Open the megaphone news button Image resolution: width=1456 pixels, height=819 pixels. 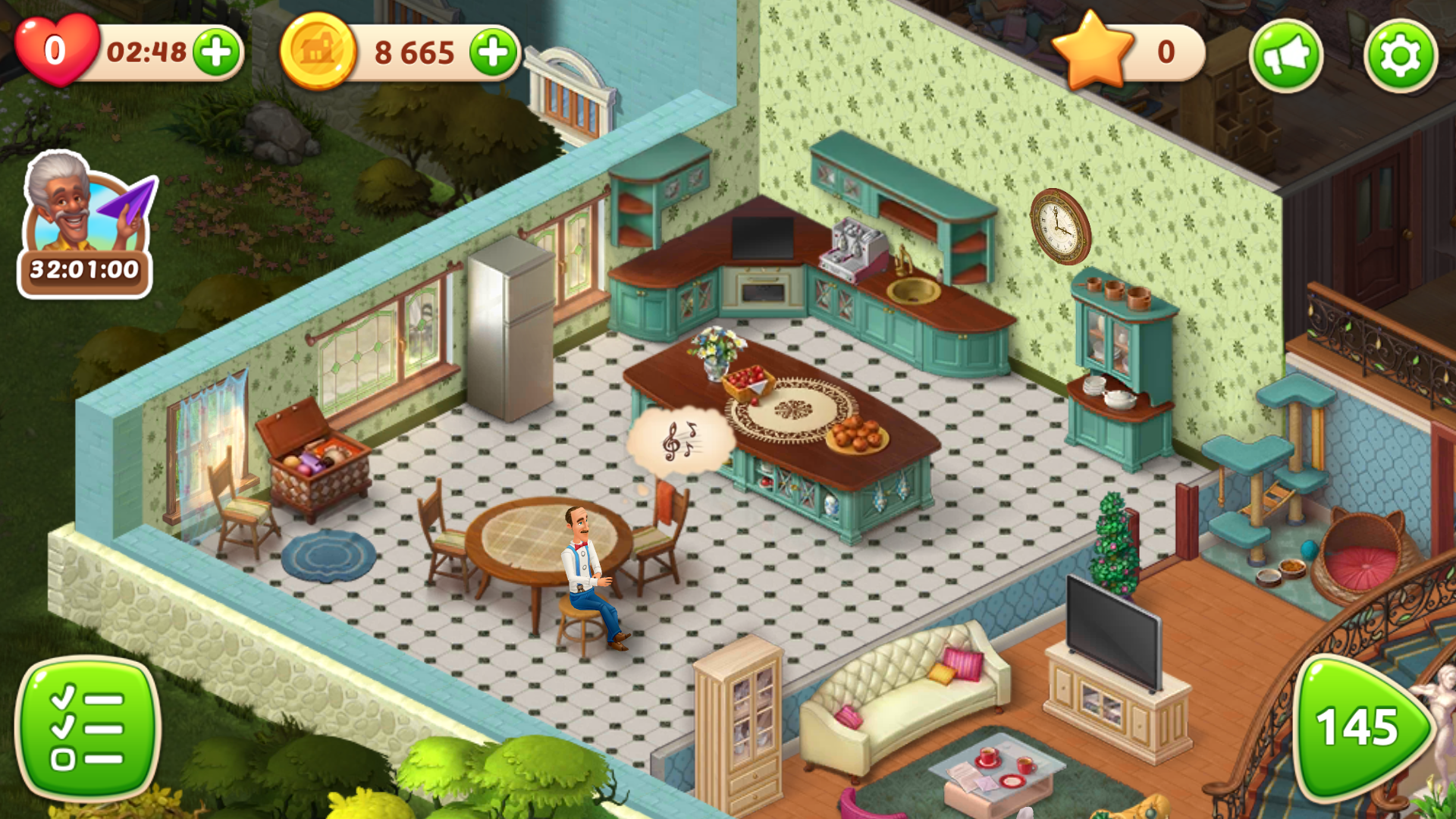1286,55
